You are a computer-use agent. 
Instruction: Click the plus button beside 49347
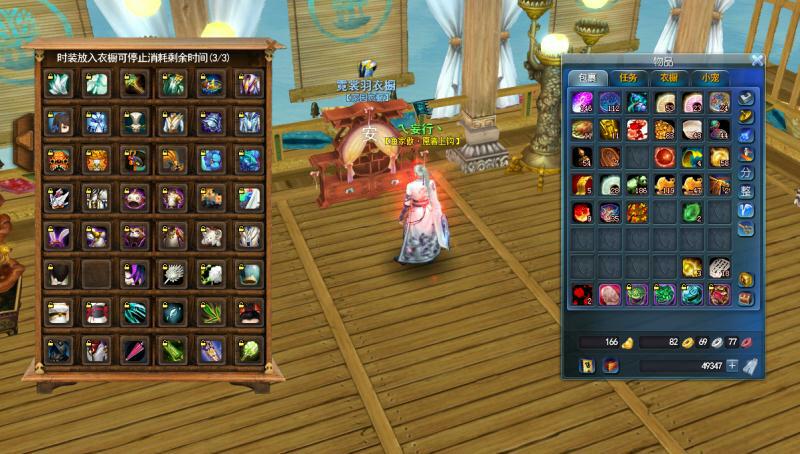tap(731, 366)
